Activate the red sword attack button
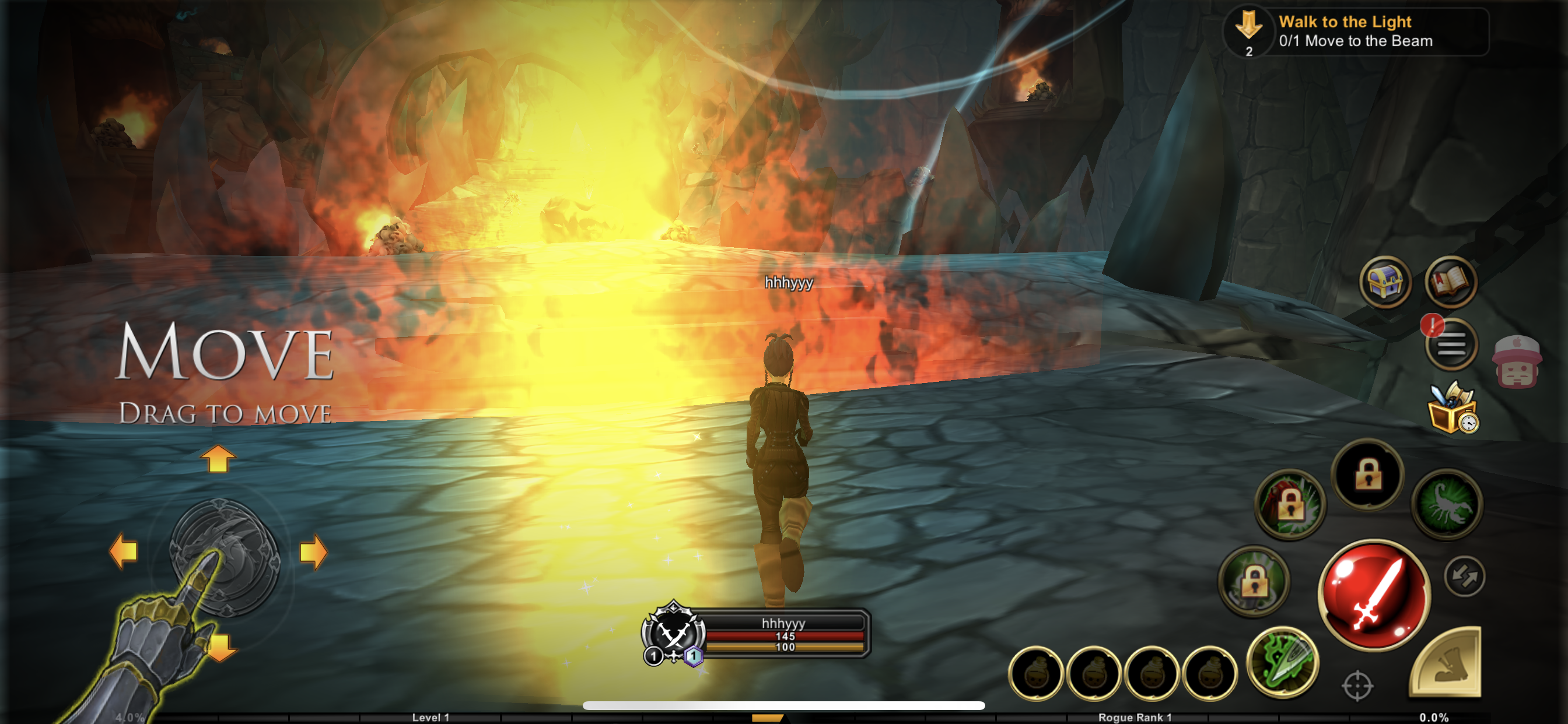 [1374, 594]
